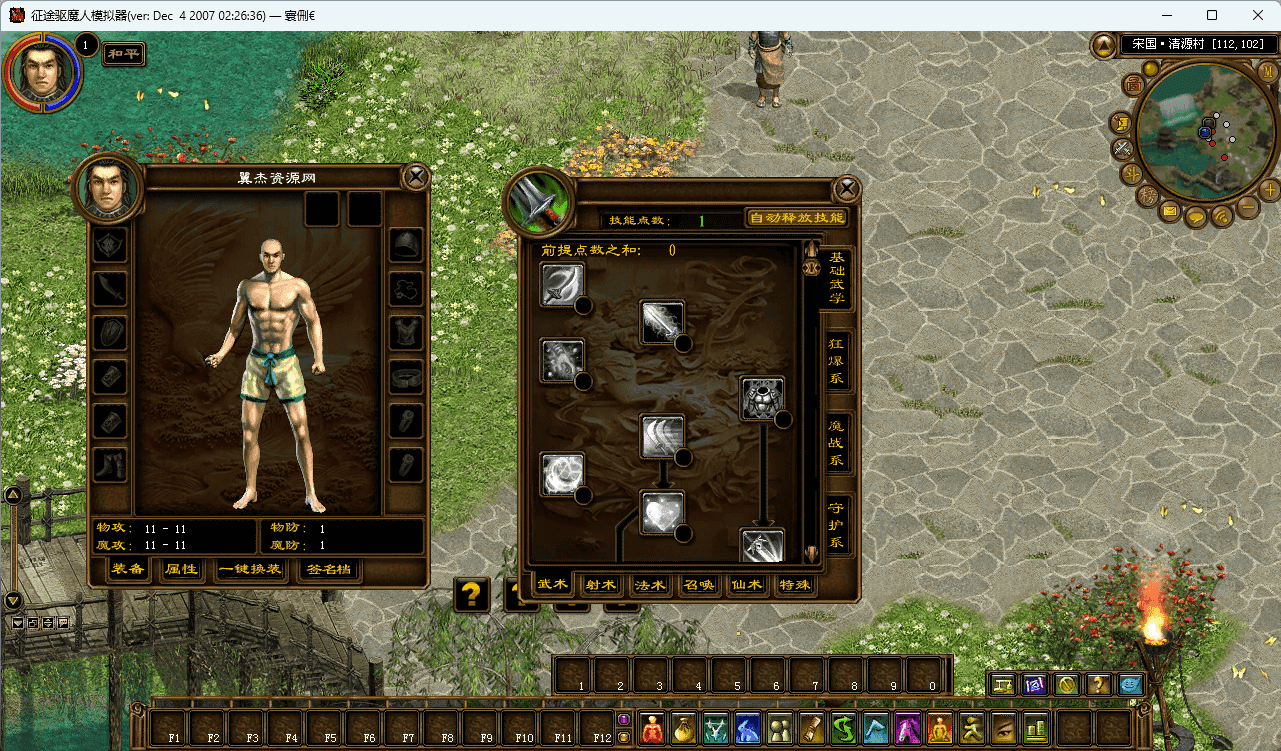Open the 一键换装 quick outfit tab
Image resolution: width=1281 pixels, height=751 pixels.
point(250,570)
